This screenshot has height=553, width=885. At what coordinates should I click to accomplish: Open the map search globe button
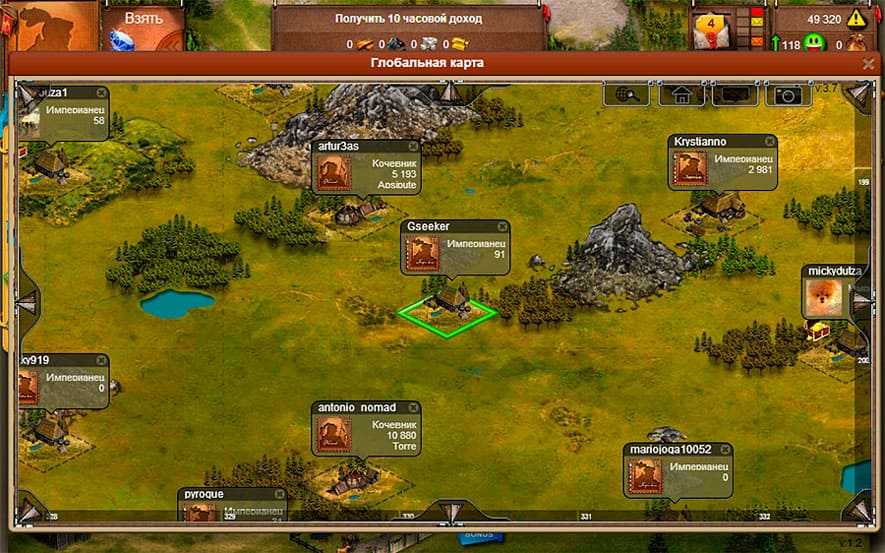pos(626,94)
